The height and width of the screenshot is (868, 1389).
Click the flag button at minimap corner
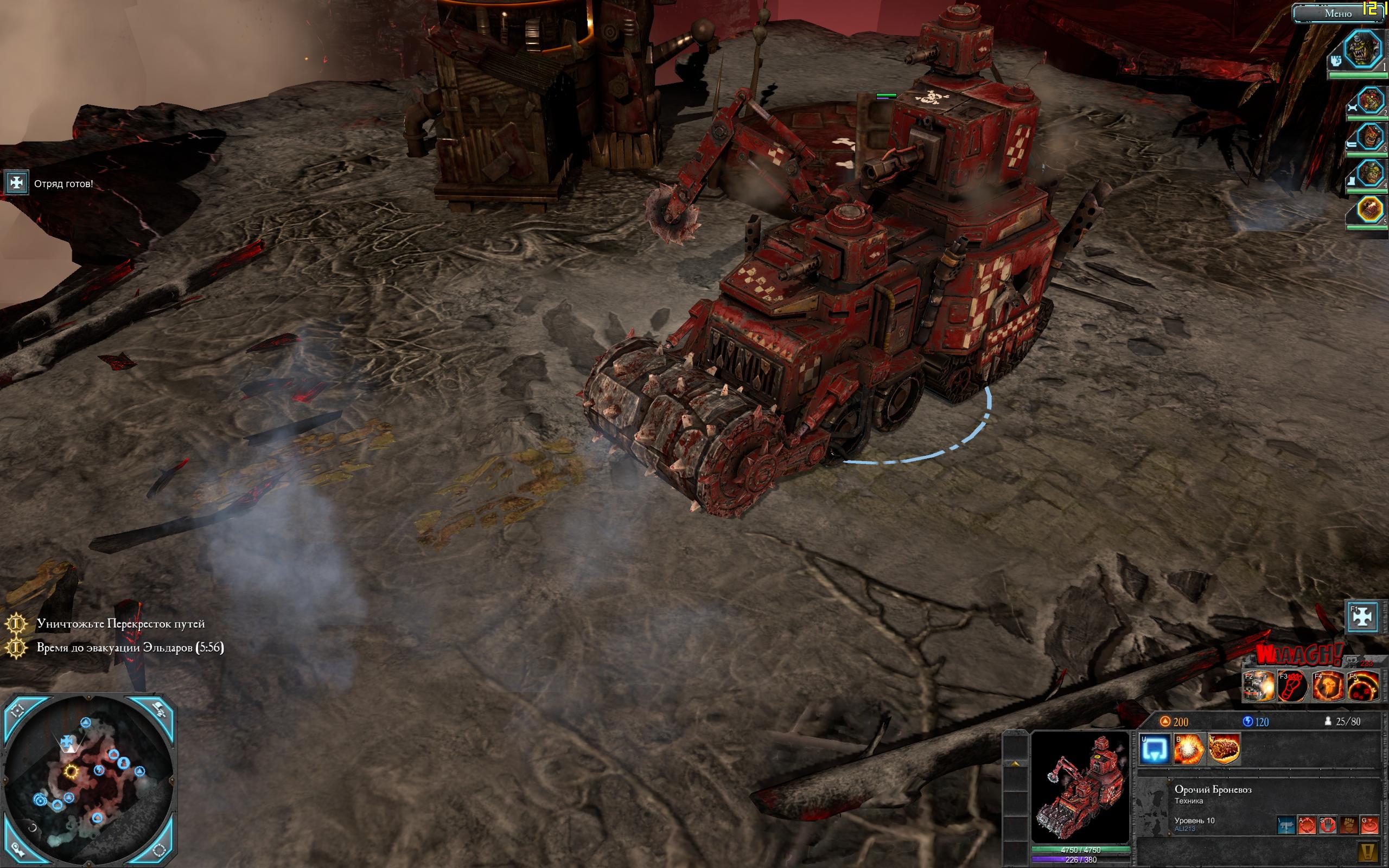[x=159, y=710]
